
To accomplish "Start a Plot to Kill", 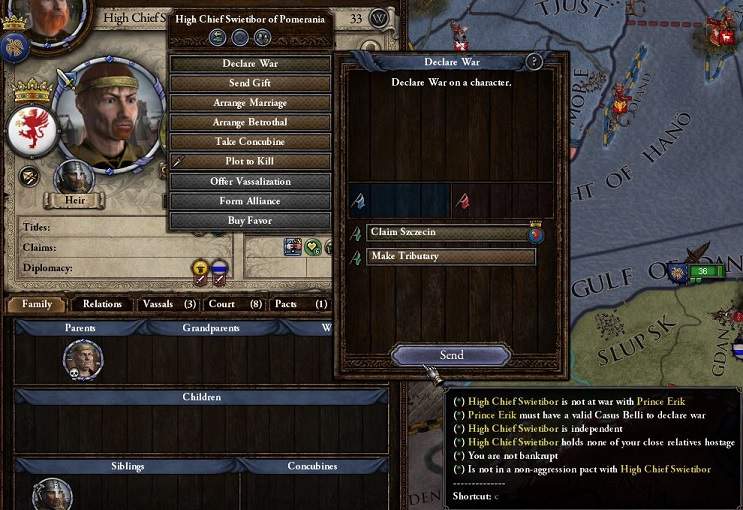I will click(x=250, y=161).
